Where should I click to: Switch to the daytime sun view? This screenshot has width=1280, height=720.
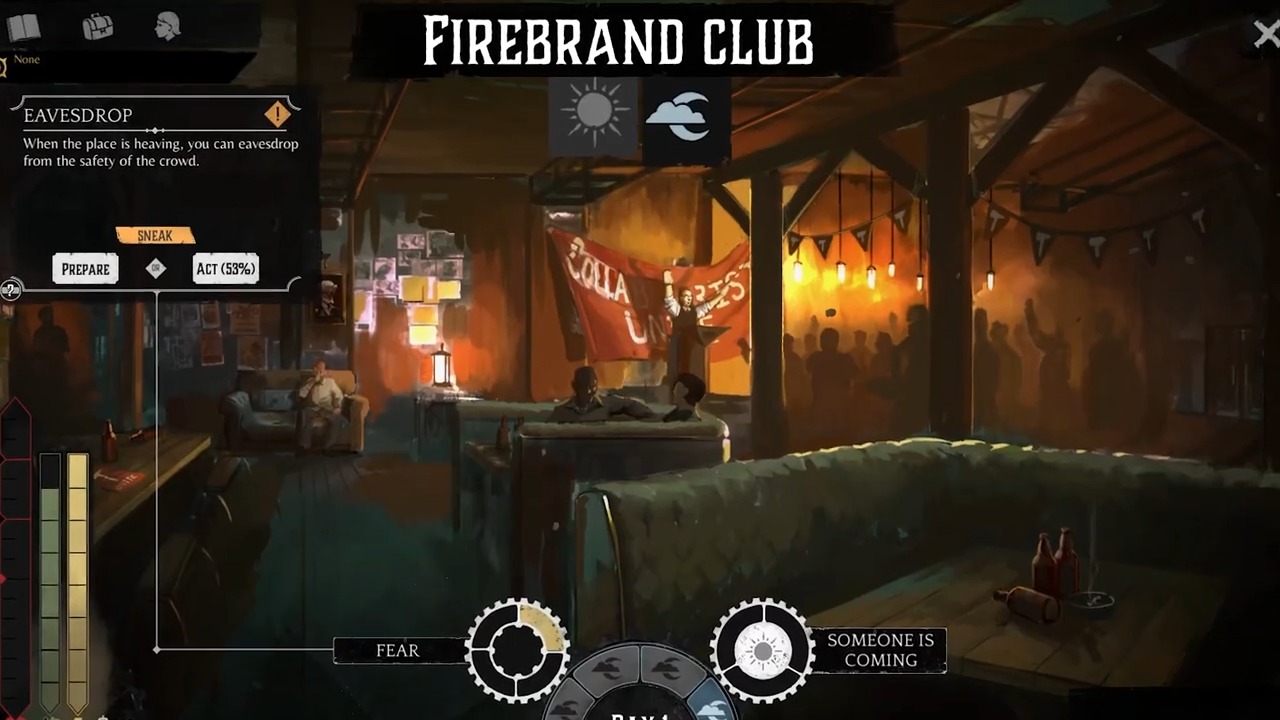[x=593, y=116]
